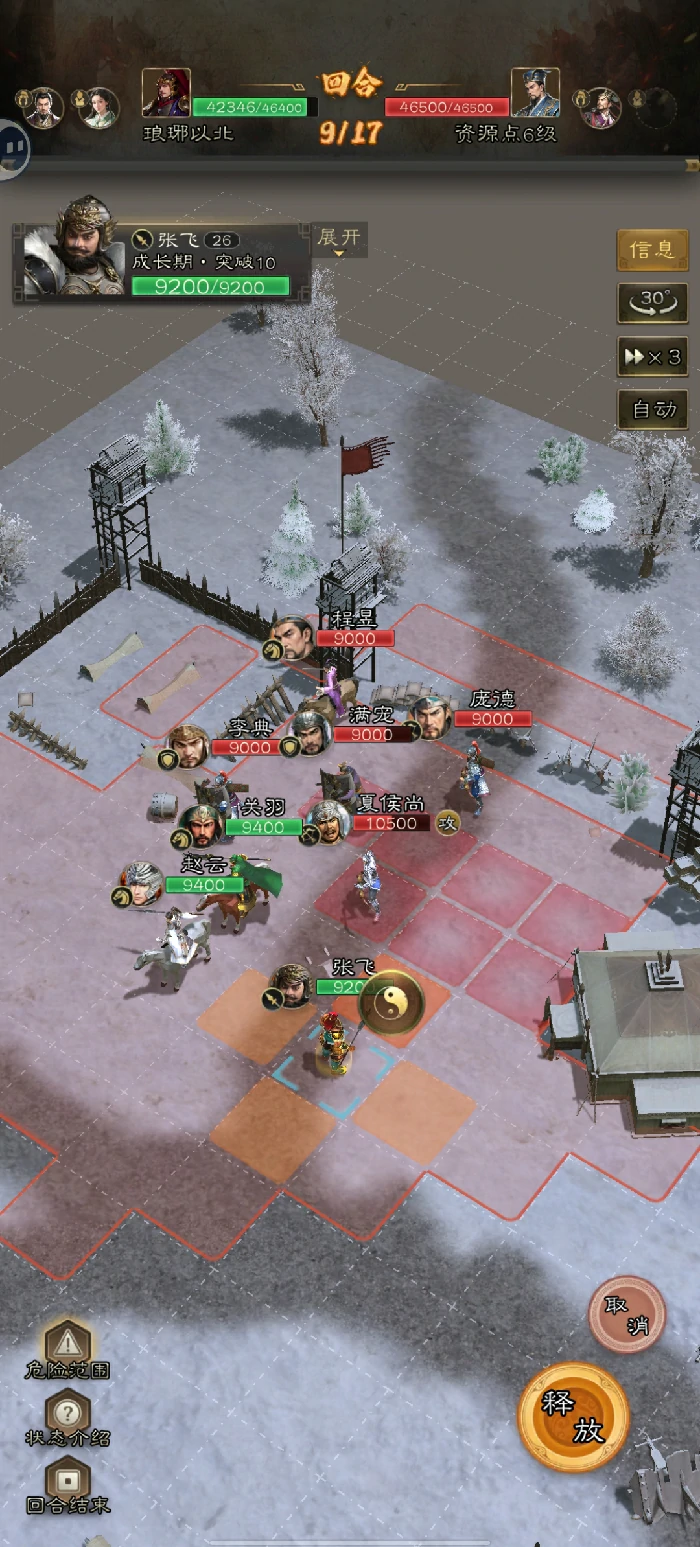Open the 信息 info panel
The height and width of the screenshot is (1547, 700).
652,250
